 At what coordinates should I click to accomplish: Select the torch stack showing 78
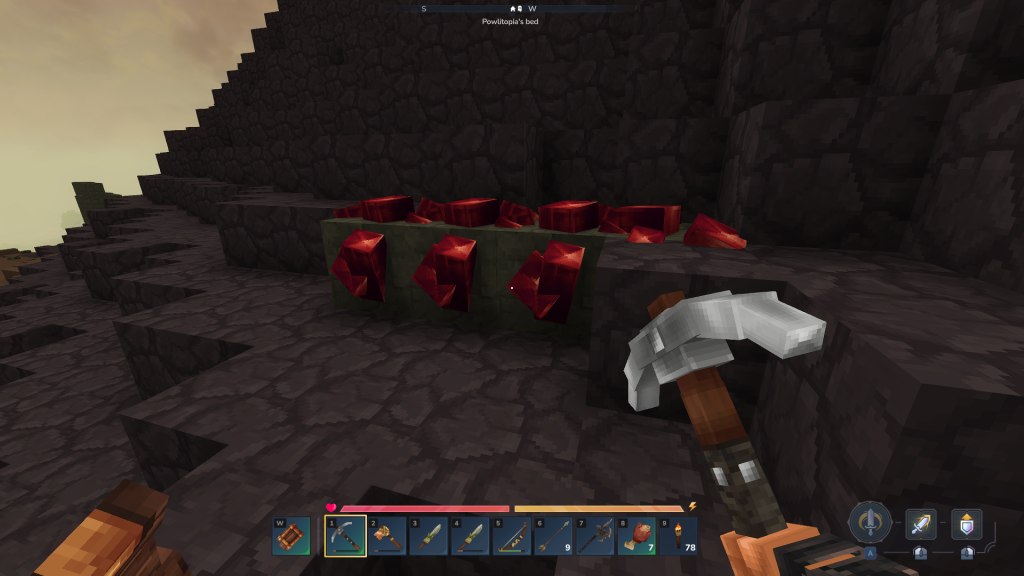click(678, 536)
